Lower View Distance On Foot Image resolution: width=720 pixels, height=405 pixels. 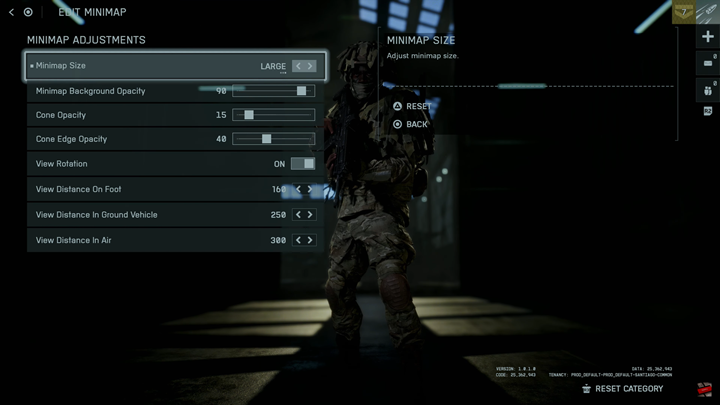[298, 189]
